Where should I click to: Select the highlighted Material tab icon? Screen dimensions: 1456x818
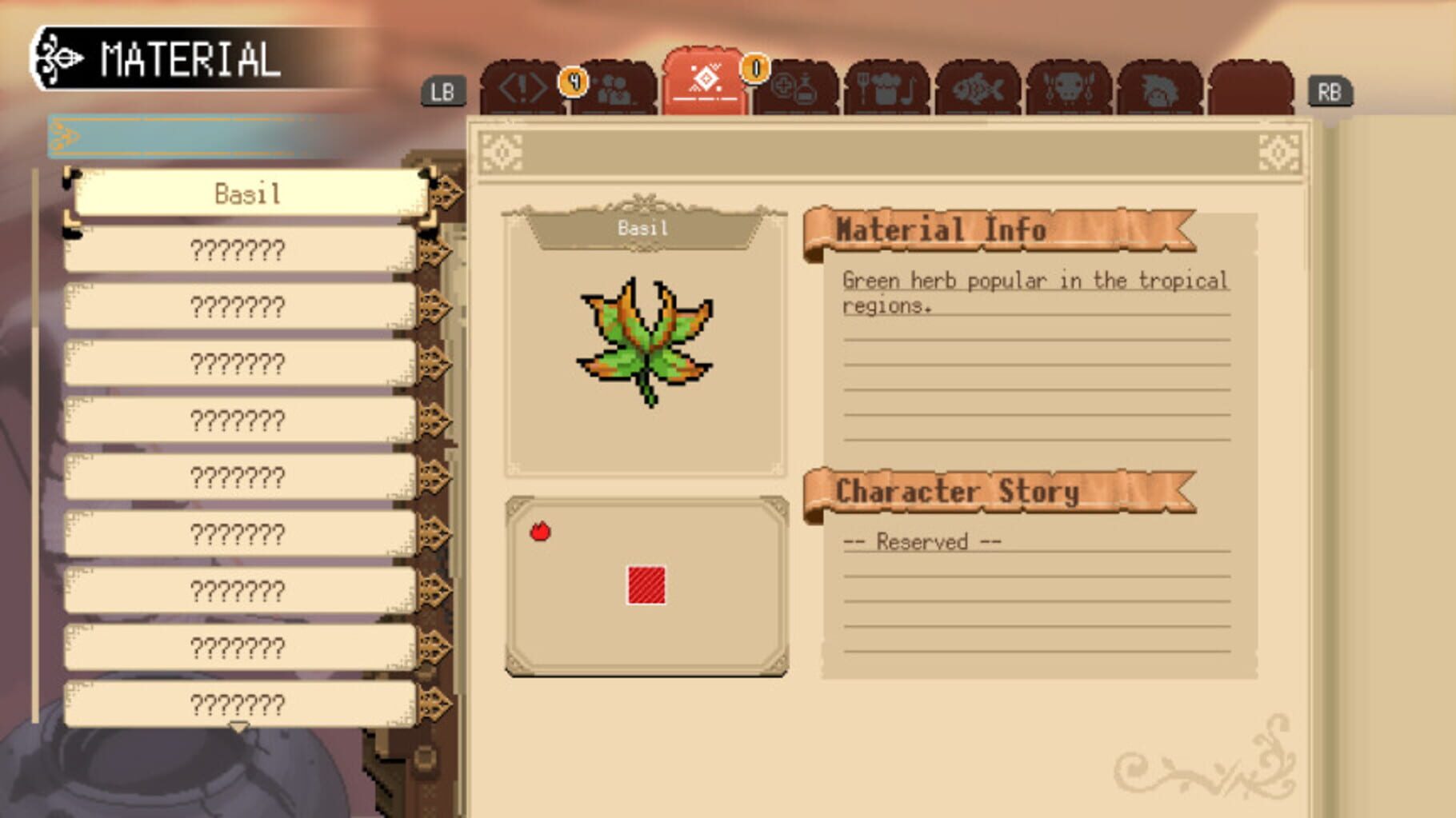(704, 80)
